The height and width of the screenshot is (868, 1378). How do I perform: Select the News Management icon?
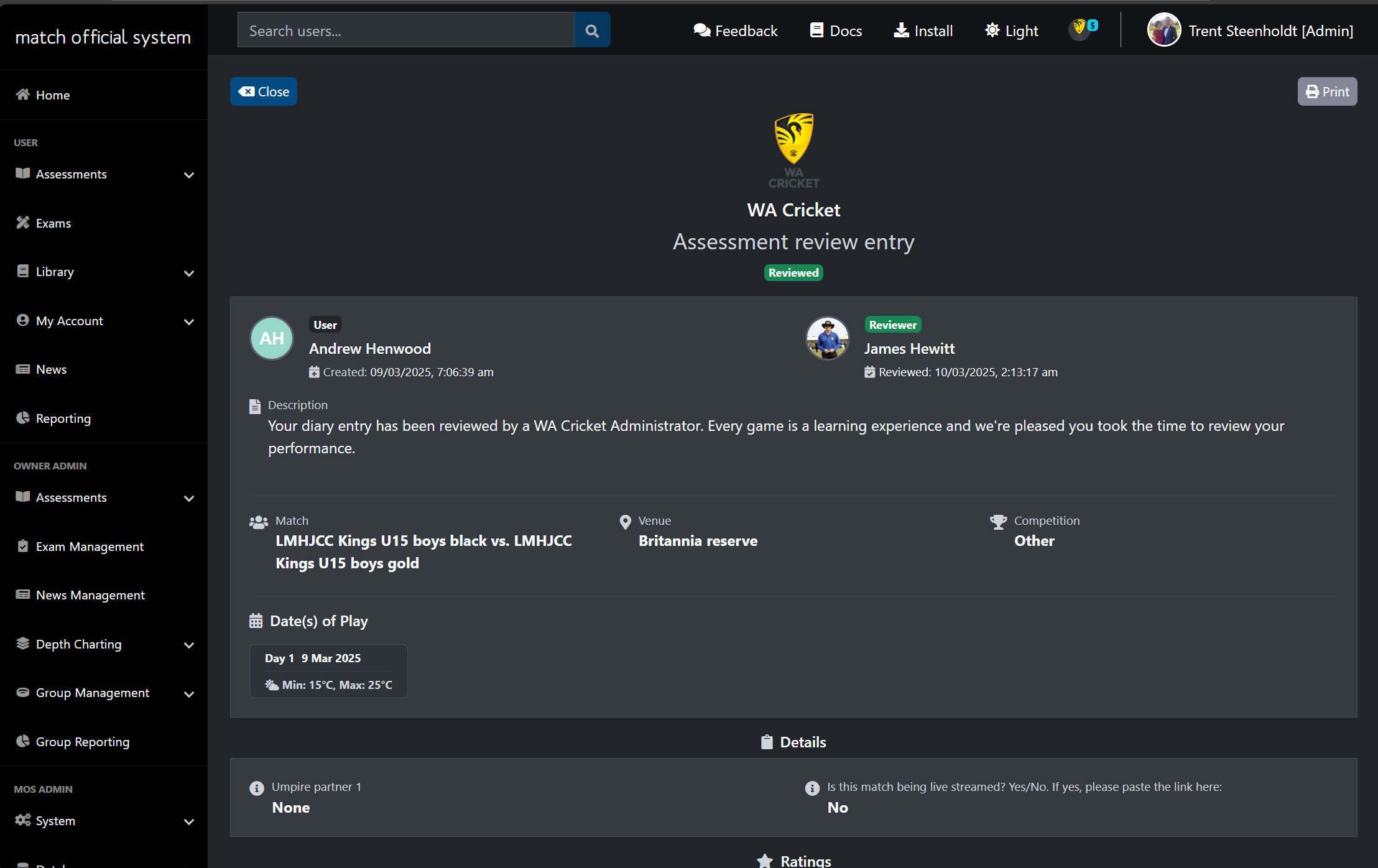[22, 594]
